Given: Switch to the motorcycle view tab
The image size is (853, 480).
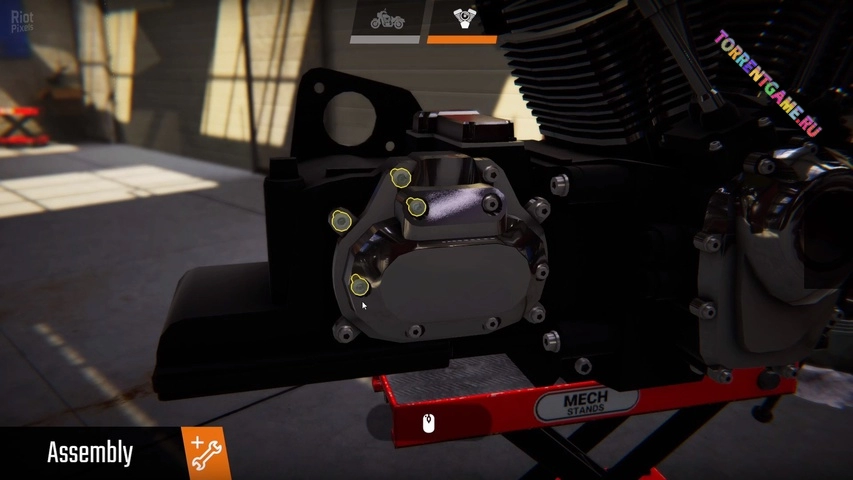Looking at the screenshot, I should (x=387, y=20).
